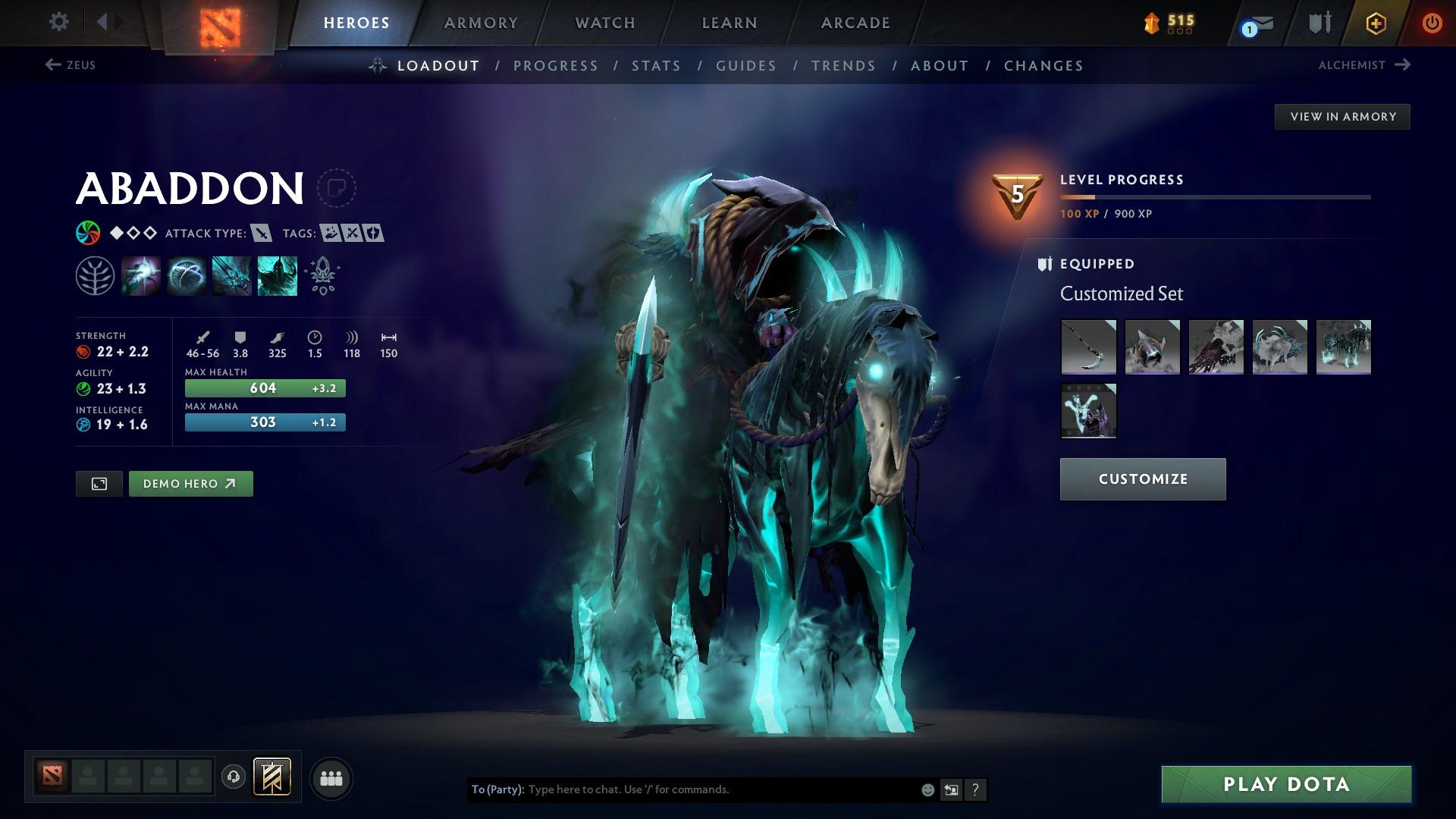
Task: Open the settings gear
Action: click(x=58, y=22)
